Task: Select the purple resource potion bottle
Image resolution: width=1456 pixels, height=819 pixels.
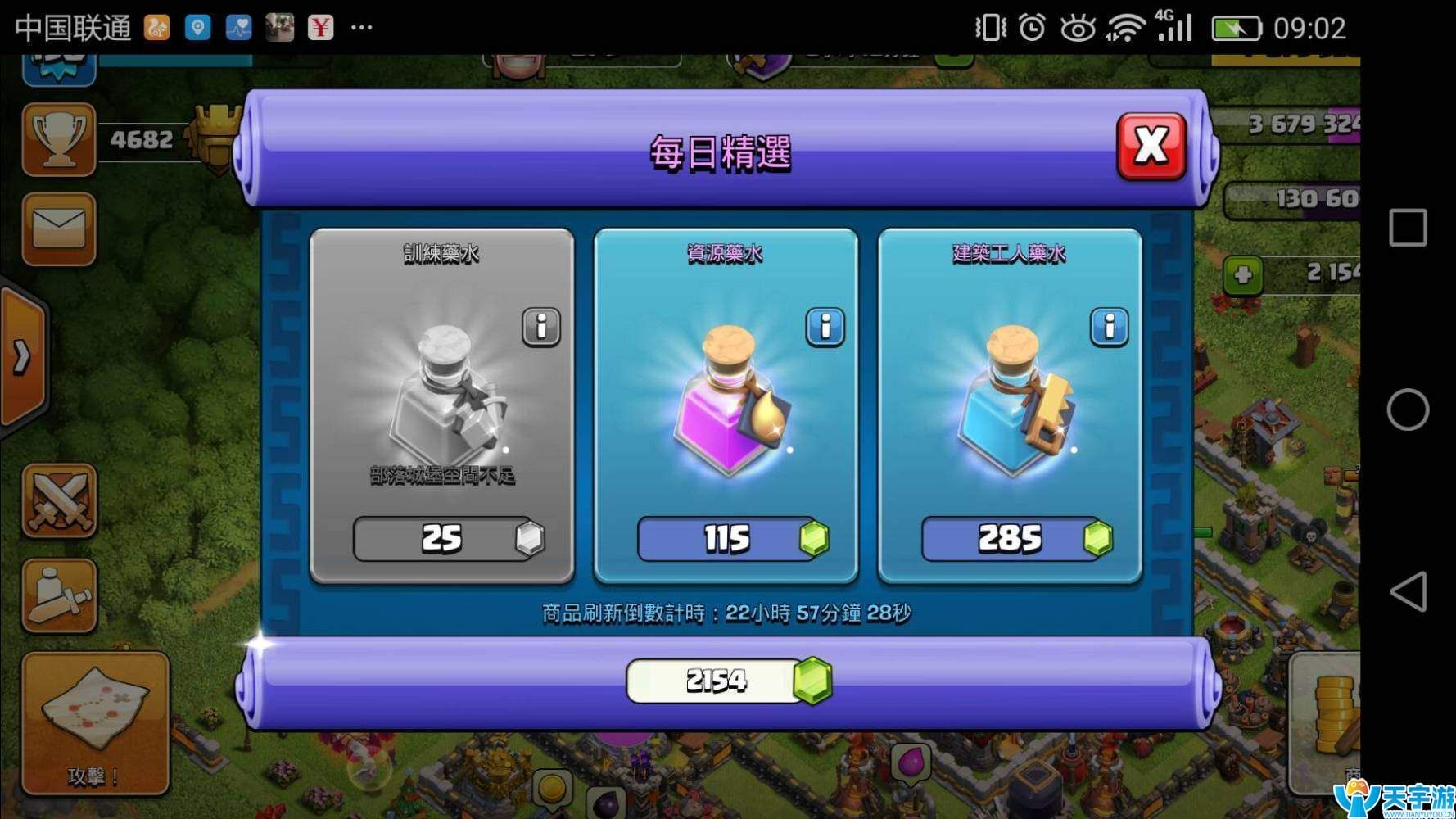Action: pos(725,401)
